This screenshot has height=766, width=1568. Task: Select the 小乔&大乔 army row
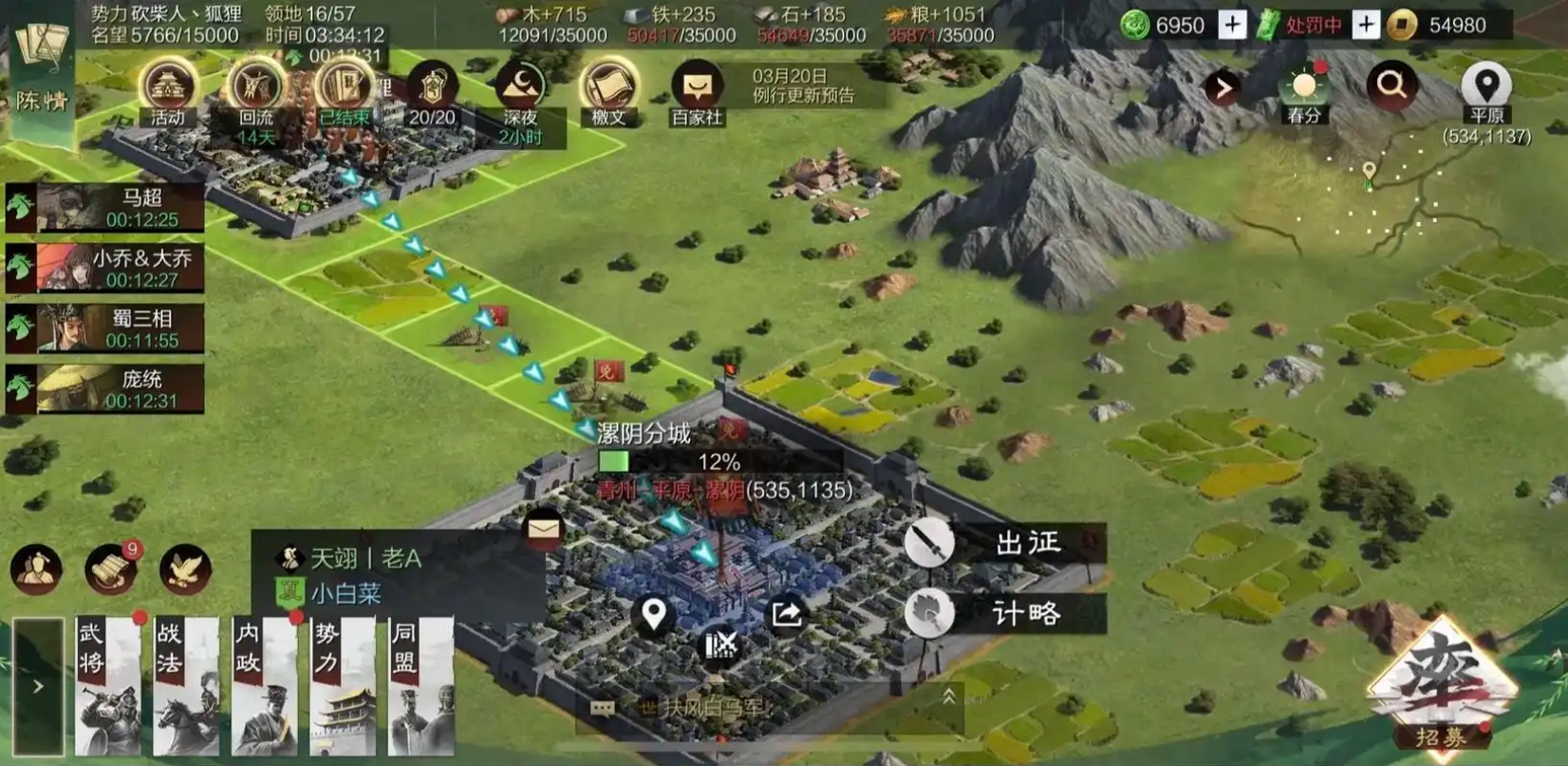point(105,268)
